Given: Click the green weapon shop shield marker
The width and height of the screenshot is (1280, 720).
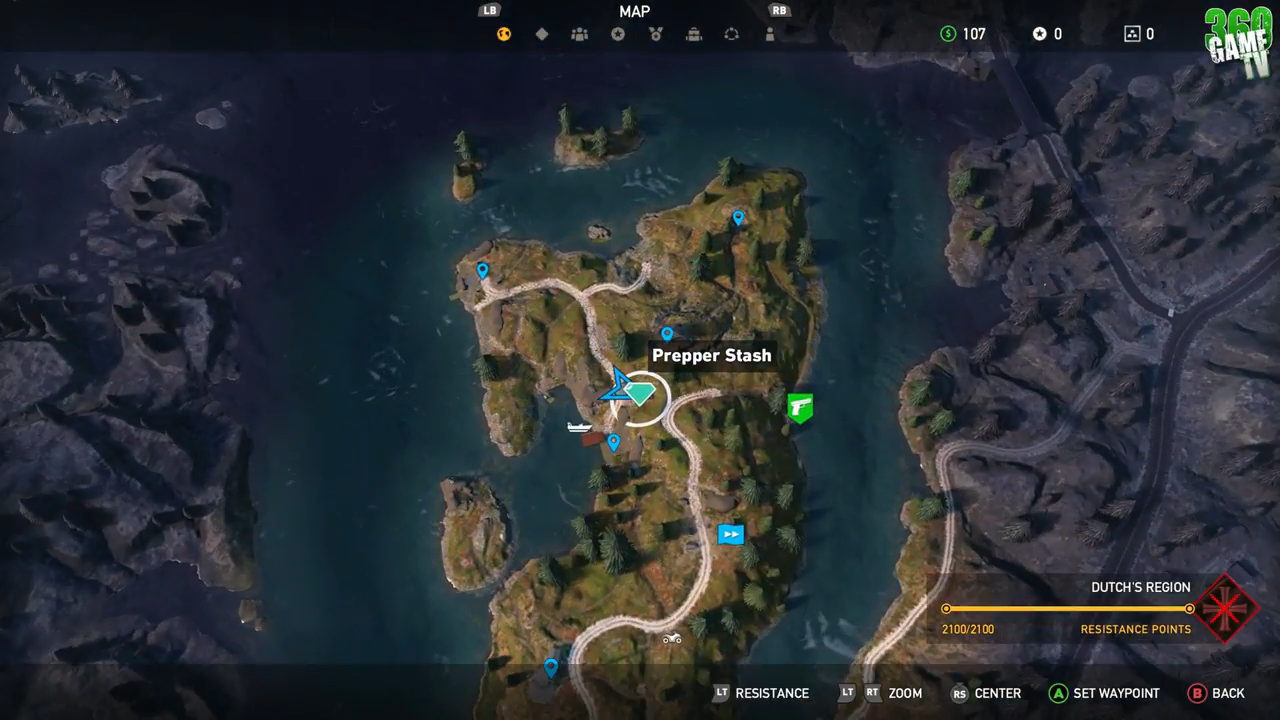Looking at the screenshot, I should click(x=799, y=407).
